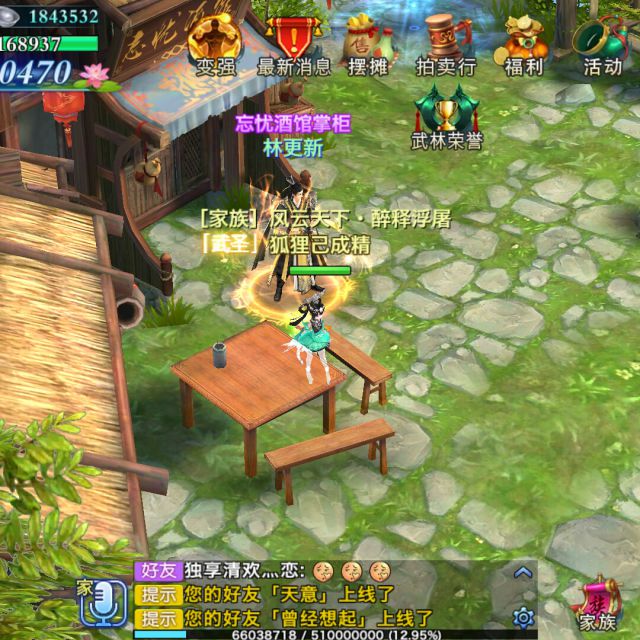Open the 活动 events menu
This screenshot has width=640, height=640.
click(x=602, y=44)
